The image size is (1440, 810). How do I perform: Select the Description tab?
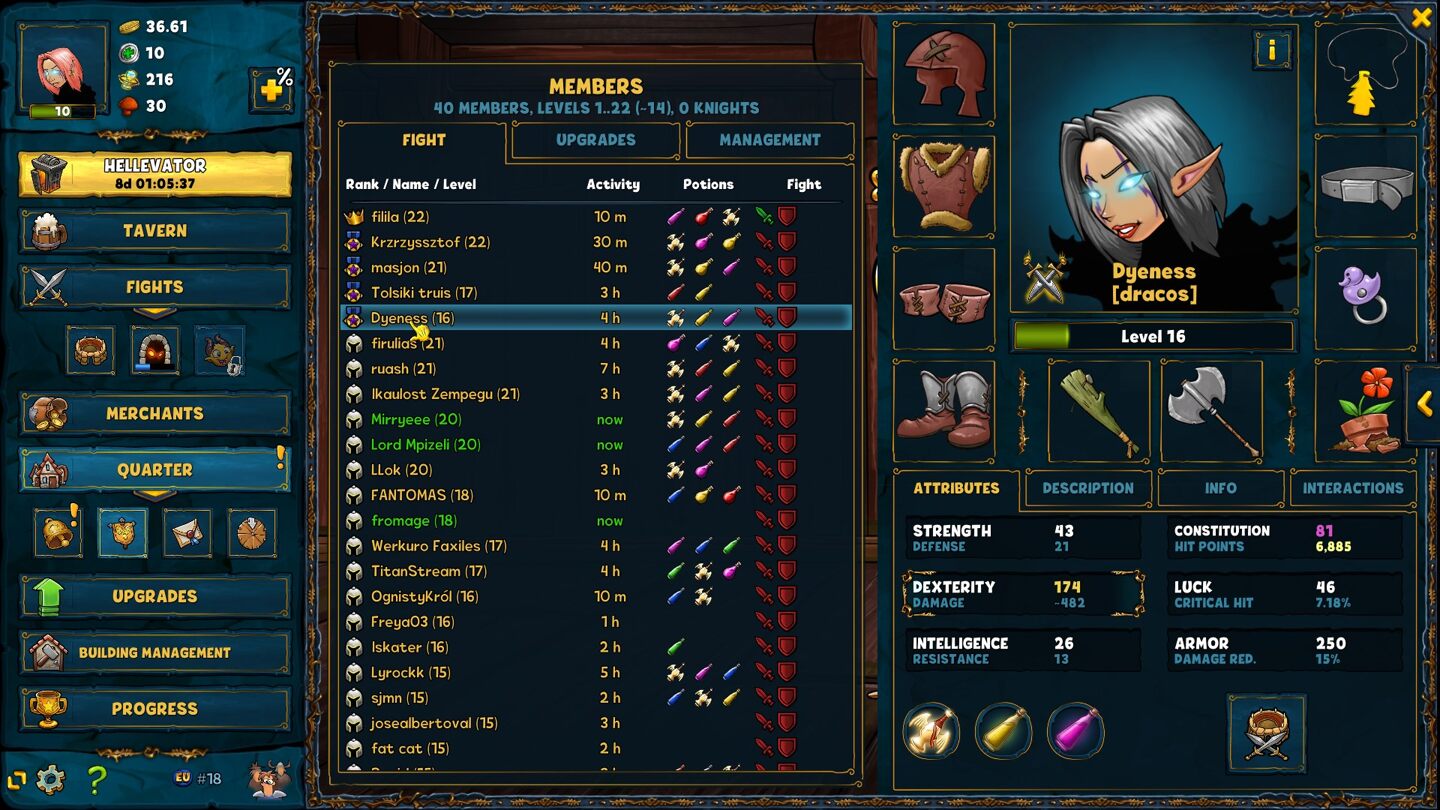1087,488
